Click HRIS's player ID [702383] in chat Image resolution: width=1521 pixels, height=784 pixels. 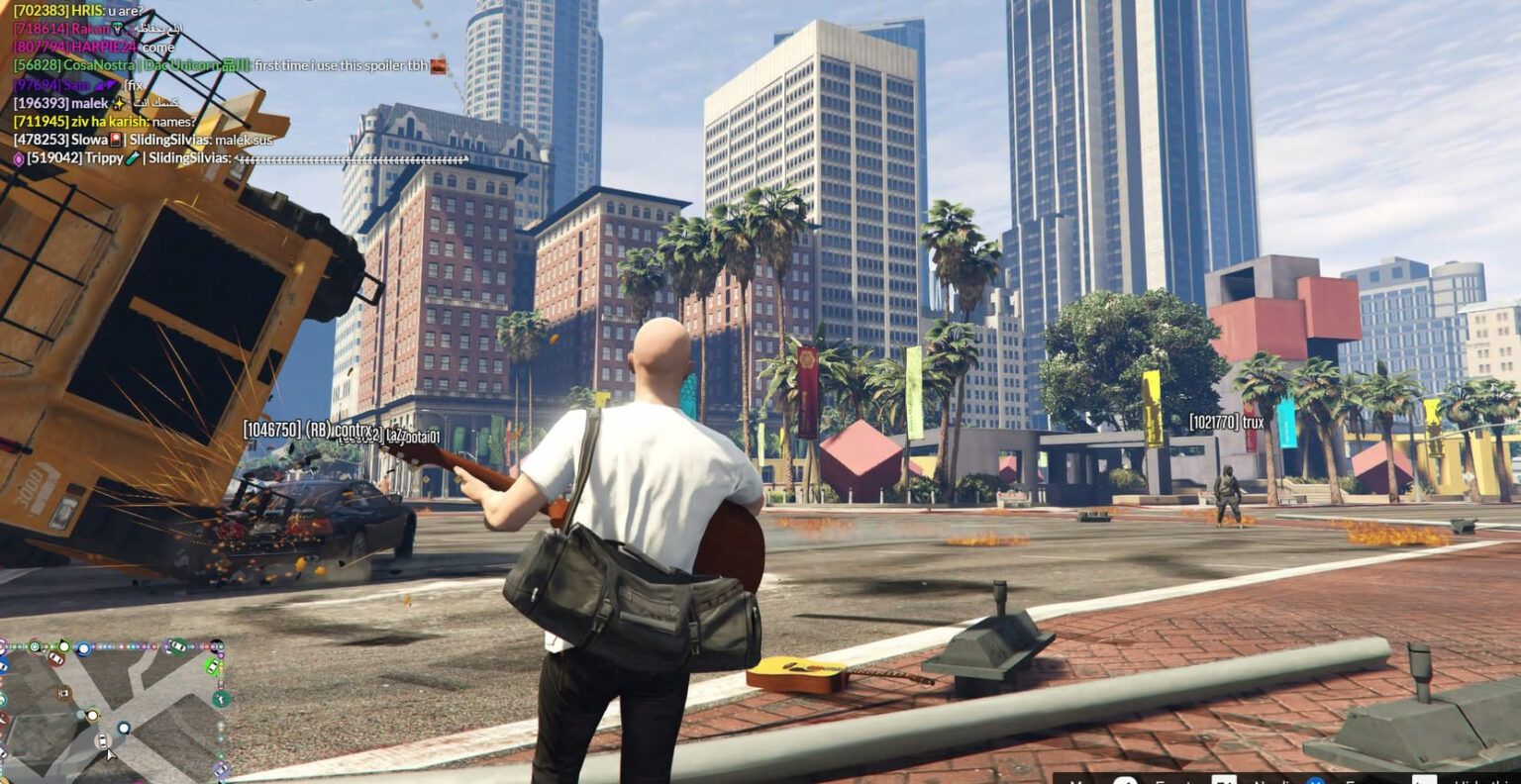(39, 10)
